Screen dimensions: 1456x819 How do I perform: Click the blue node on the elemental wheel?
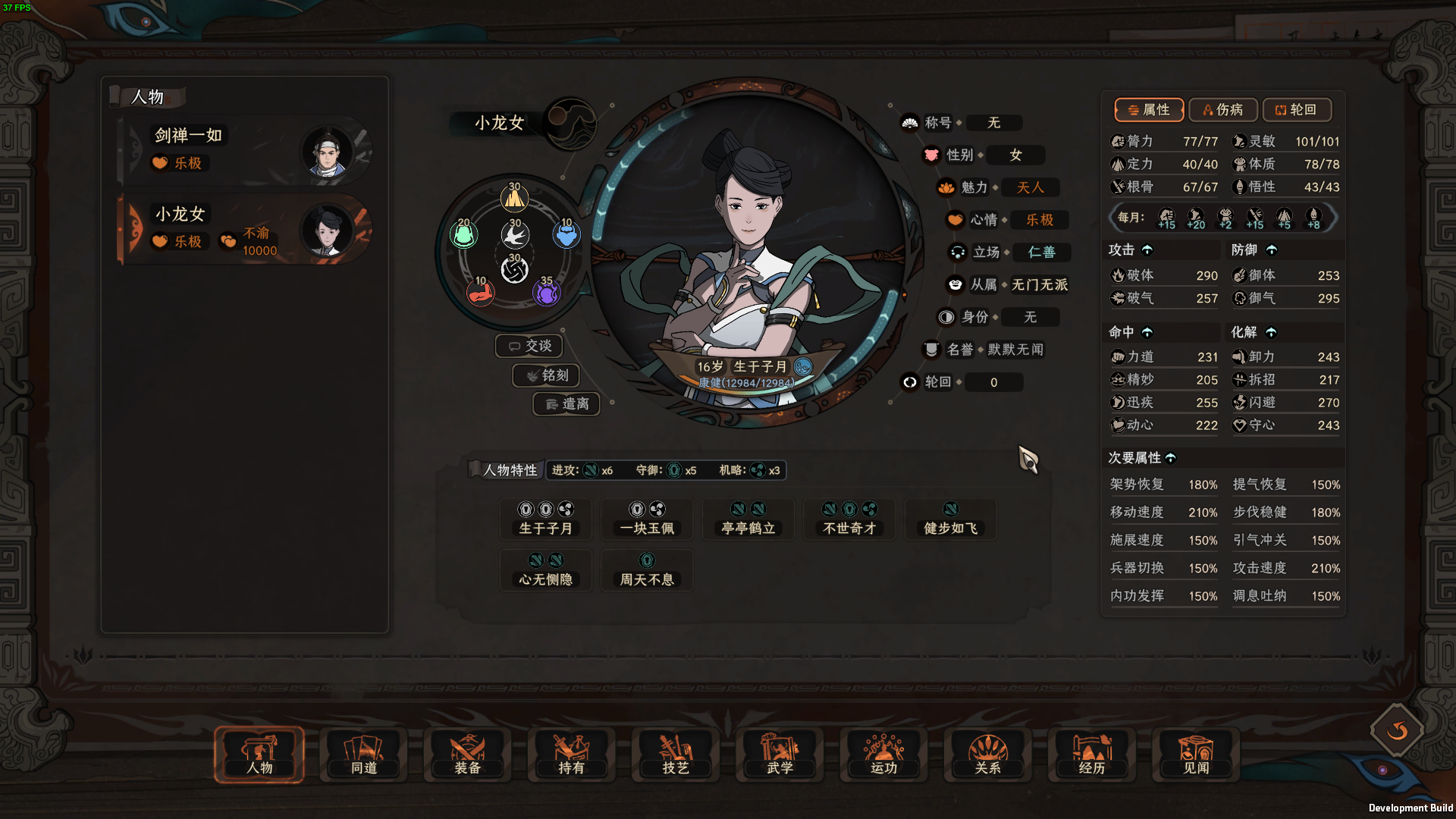tap(567, 235)
